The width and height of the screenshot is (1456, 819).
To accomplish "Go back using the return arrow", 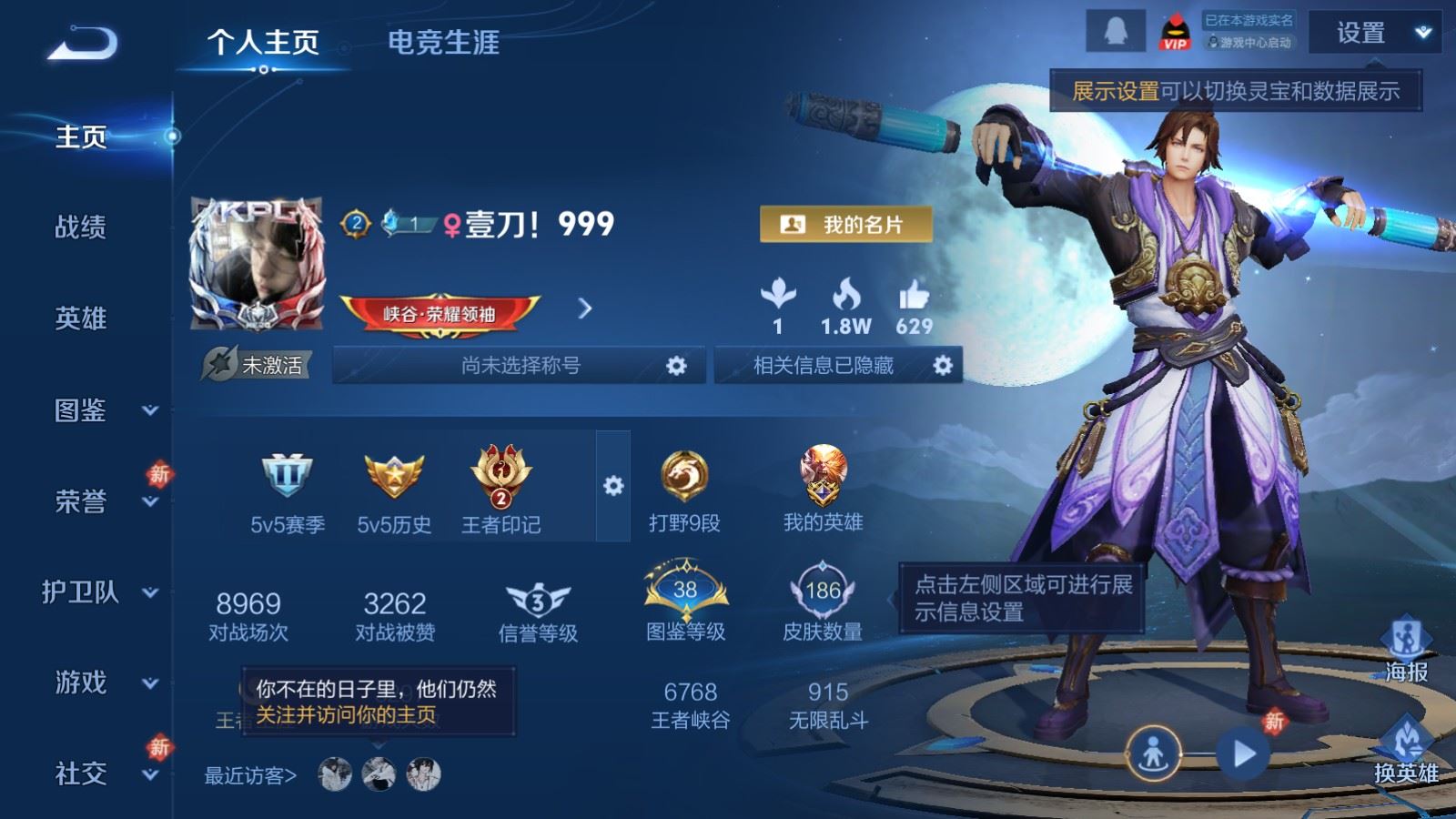I will click(x=82, y=43).
